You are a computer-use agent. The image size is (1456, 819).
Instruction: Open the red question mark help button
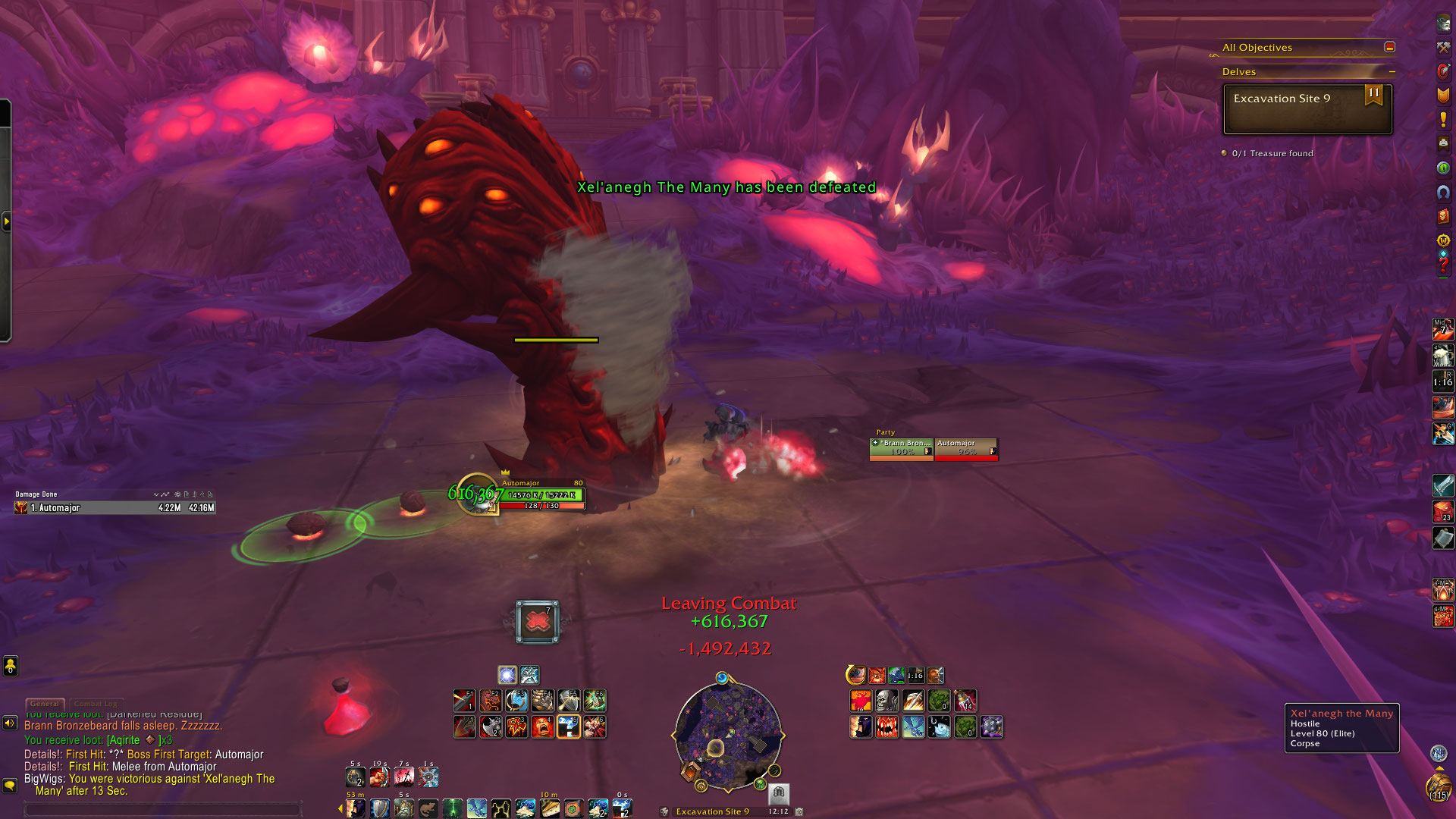click(1443, 265)
